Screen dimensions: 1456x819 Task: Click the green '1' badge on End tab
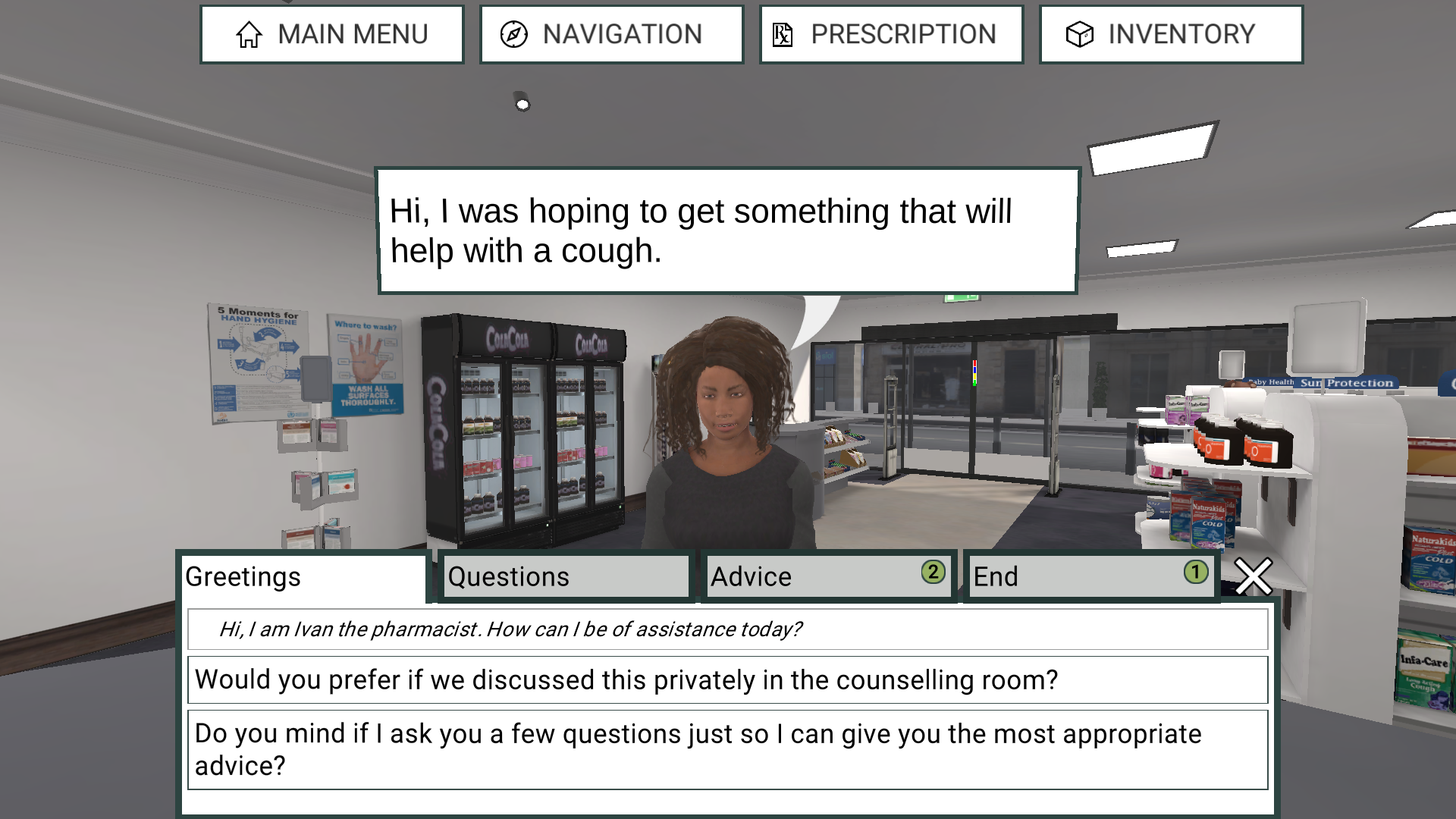pyautogui.click(x=1197, y=571)
